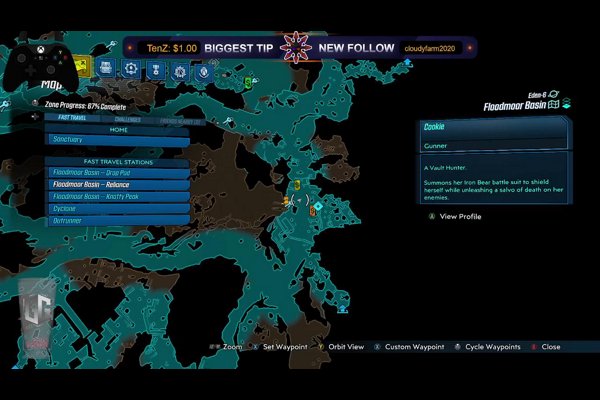Select Sanctuary under Home
Image resolution: width=600 pixels, height=400 pixels.
pyautogui.click(x=117, y=140)
